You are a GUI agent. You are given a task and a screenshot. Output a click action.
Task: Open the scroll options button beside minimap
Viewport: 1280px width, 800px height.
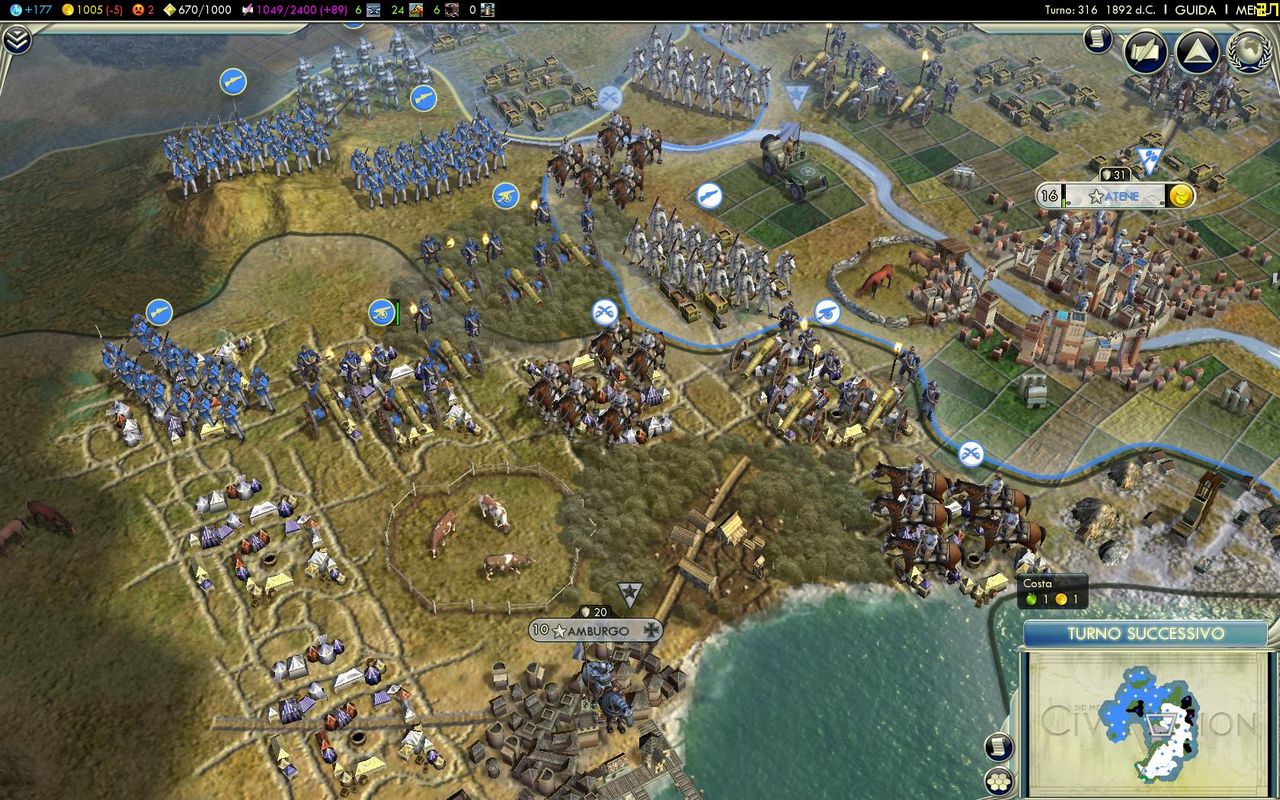[999, 746]
